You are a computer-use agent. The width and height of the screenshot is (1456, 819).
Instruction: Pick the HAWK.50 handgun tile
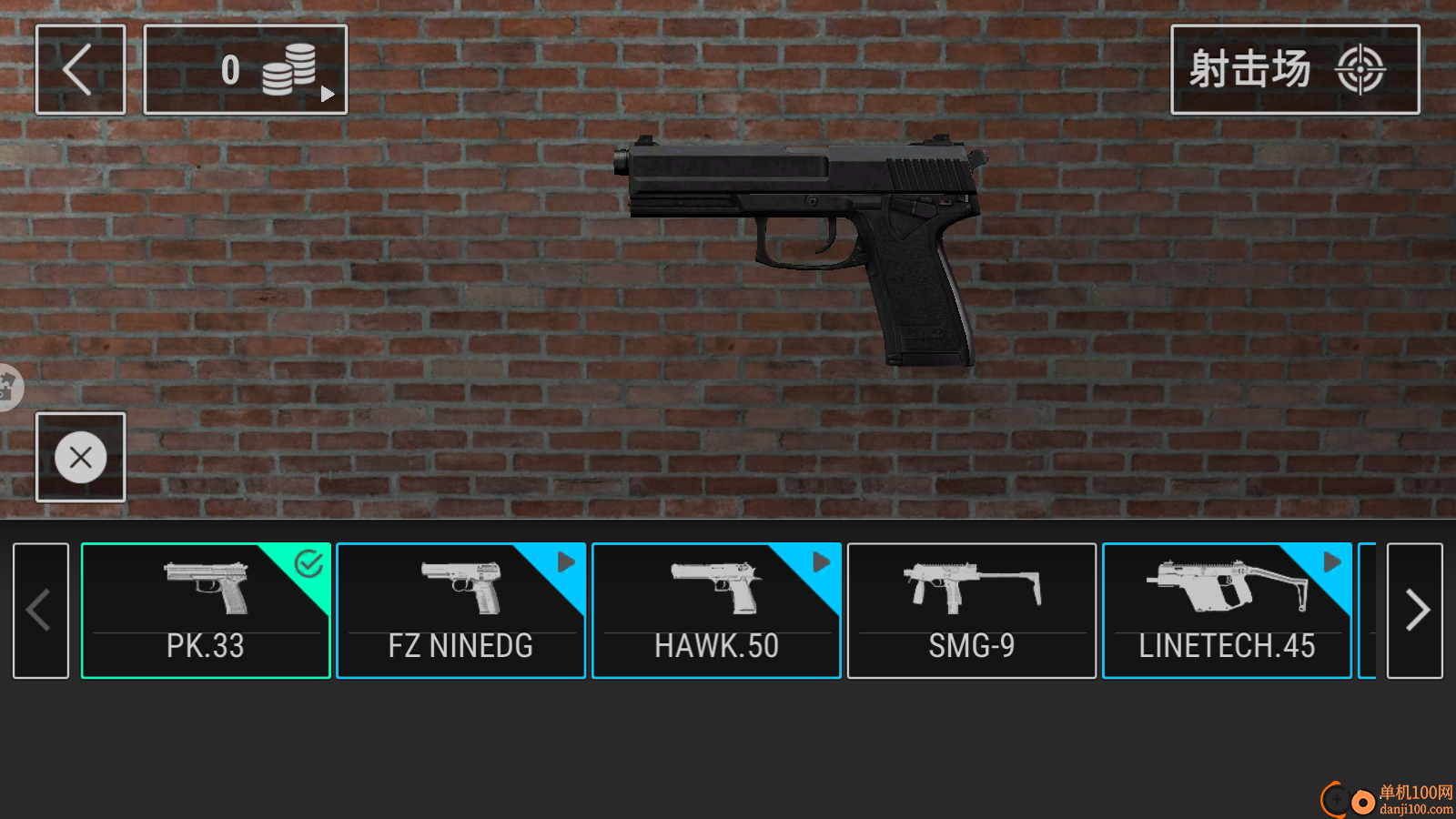coord(716,611)
